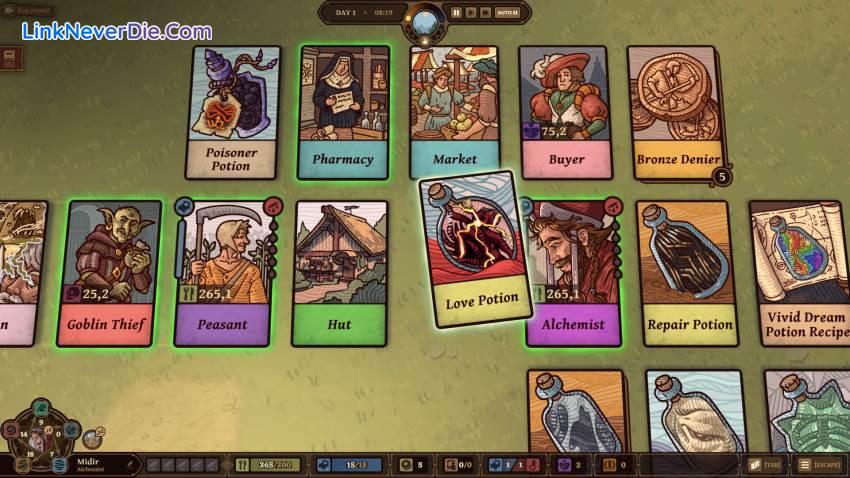Image resolution: width=850 pixels, height=478 pixels.
Task: Select the Peasant card
Action: (x=221, y=272)
